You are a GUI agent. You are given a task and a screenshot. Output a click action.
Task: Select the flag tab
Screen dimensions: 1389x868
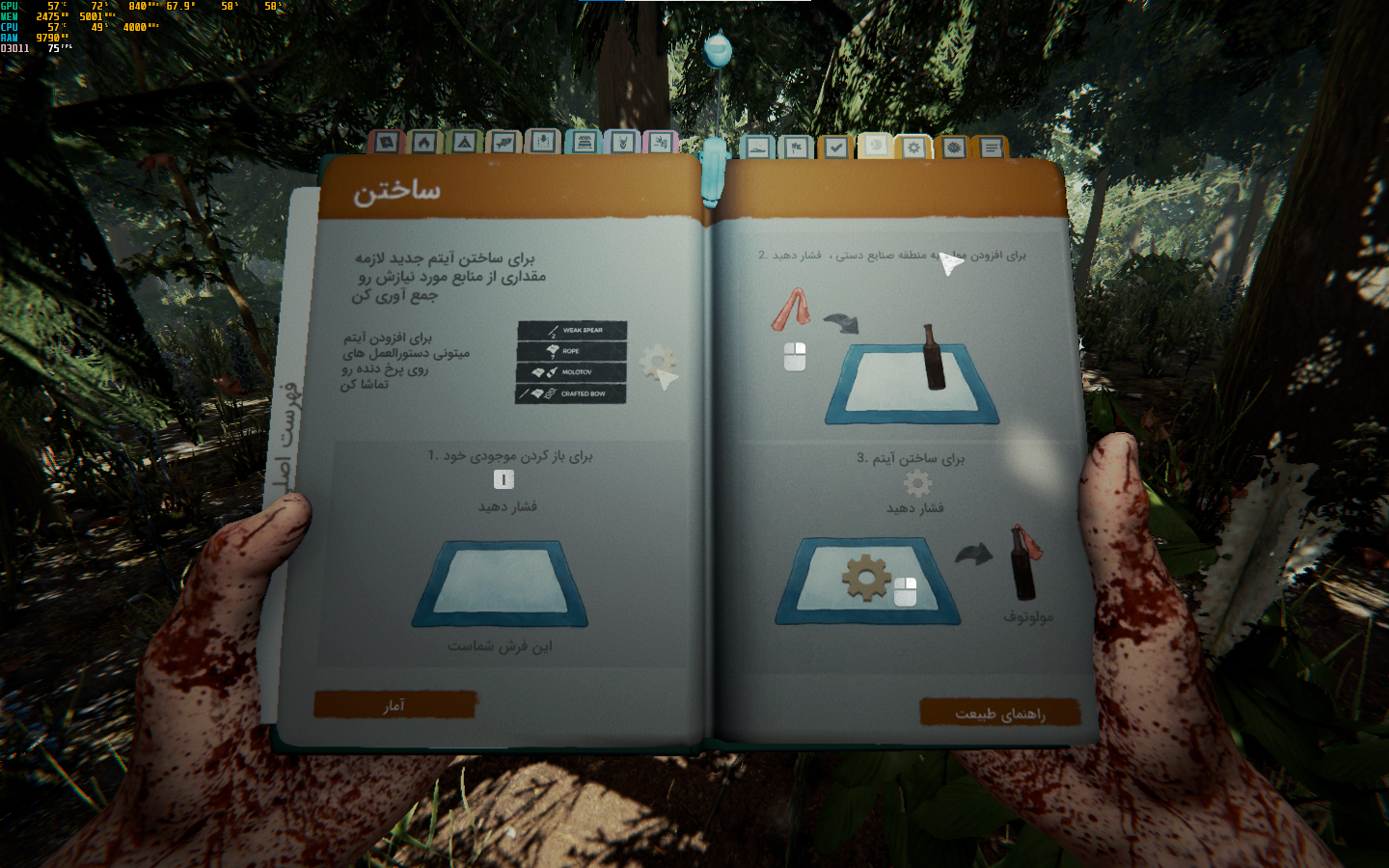click(x=797, y=148)
